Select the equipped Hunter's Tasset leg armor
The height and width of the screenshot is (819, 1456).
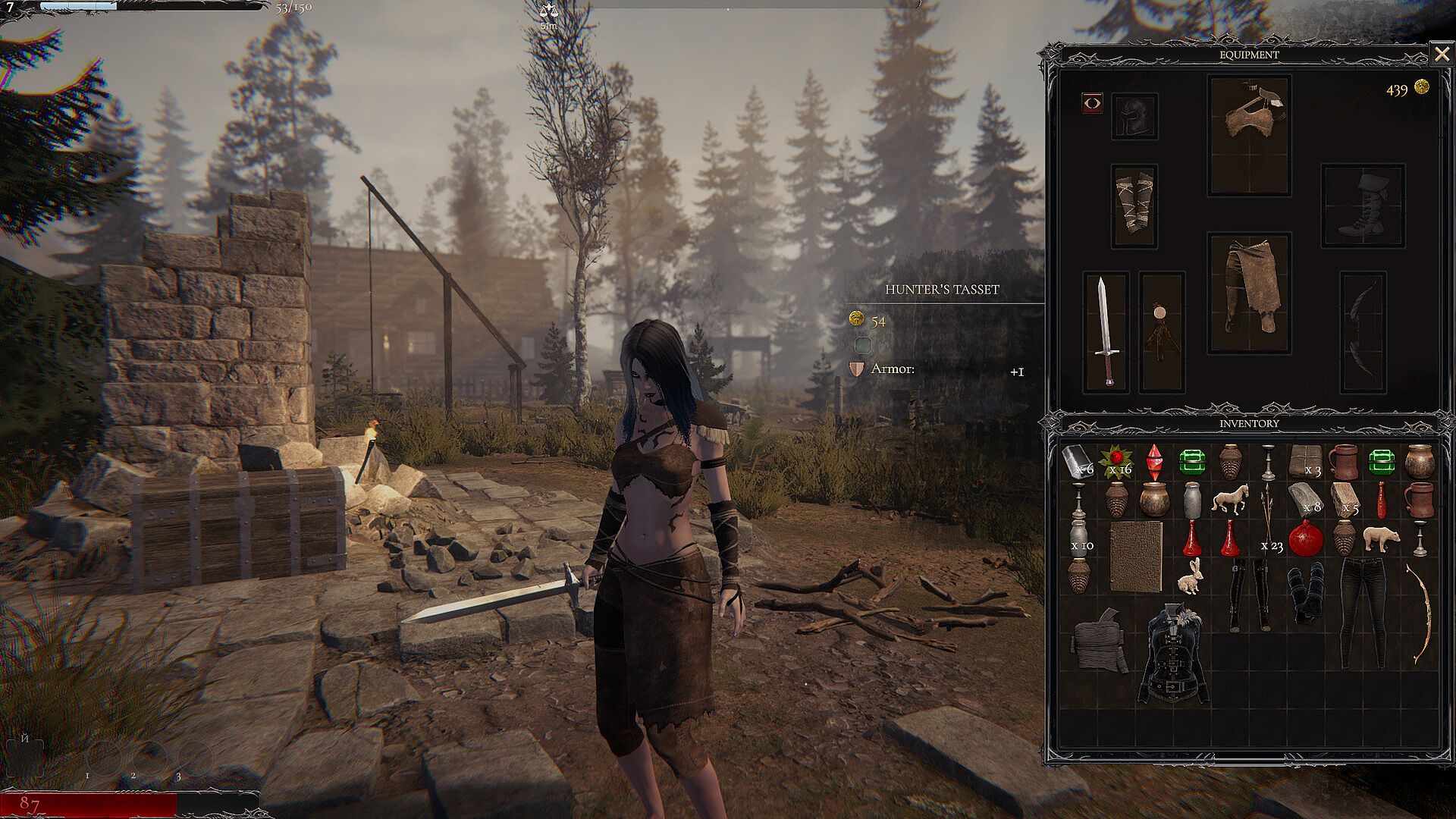[x=1249, y=292]
